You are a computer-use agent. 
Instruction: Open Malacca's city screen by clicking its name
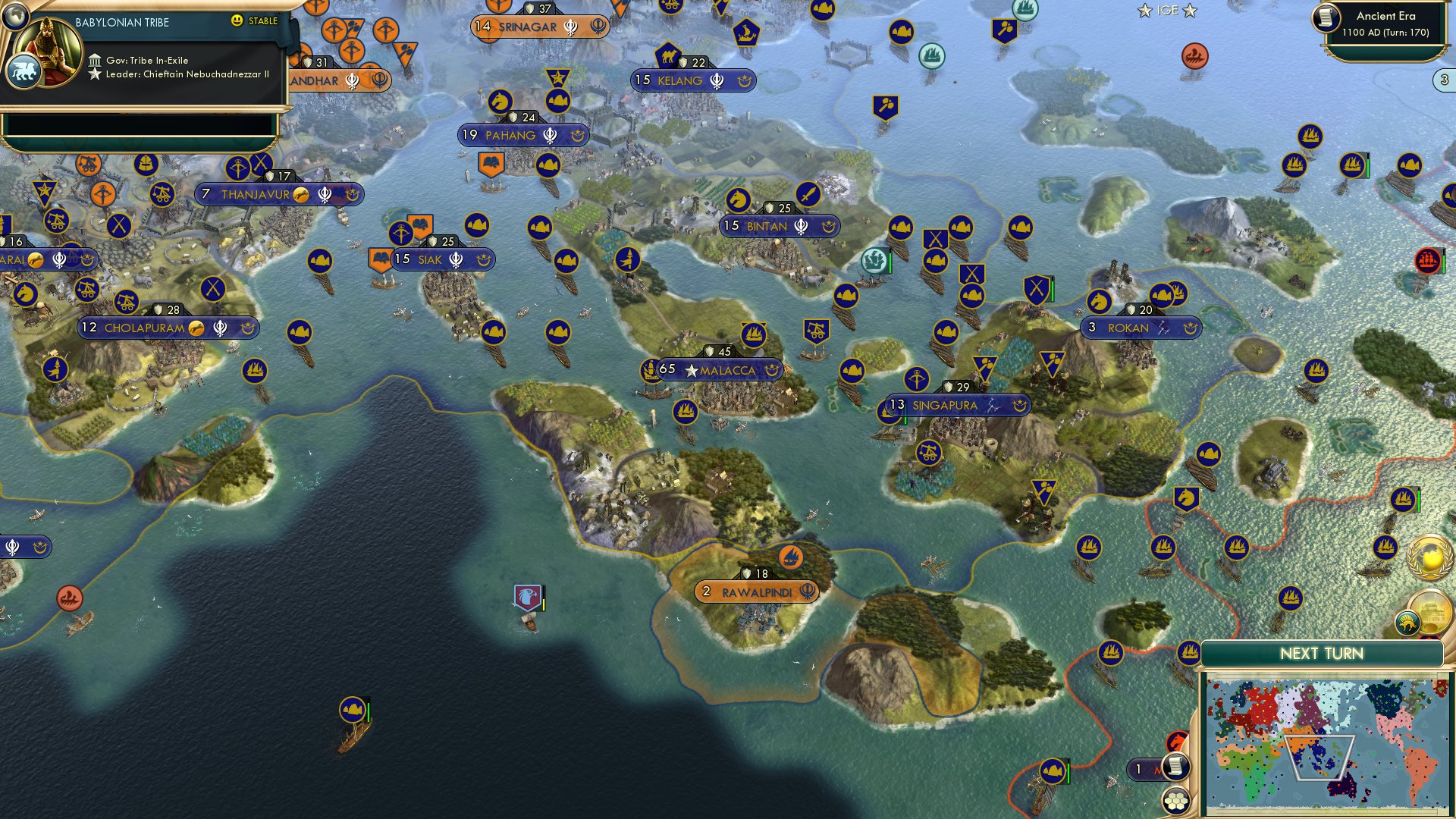(730, 372)
